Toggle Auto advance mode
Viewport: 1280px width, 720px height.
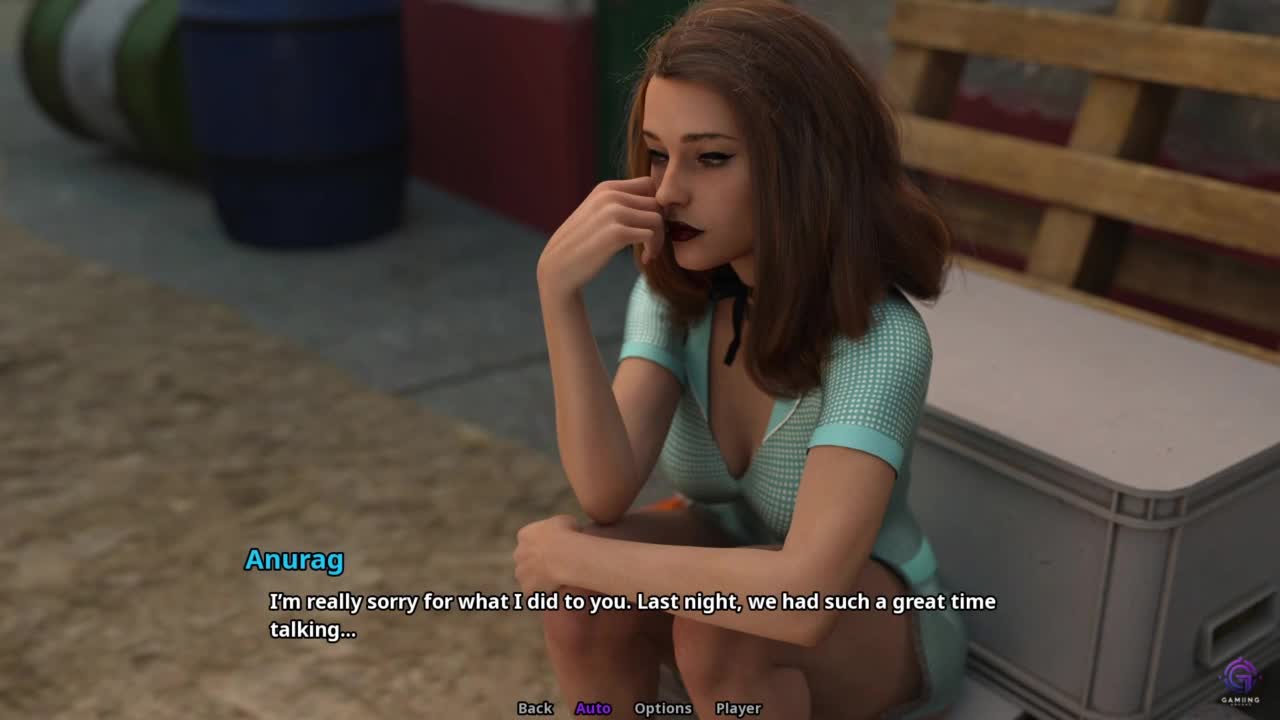[593, 708]
